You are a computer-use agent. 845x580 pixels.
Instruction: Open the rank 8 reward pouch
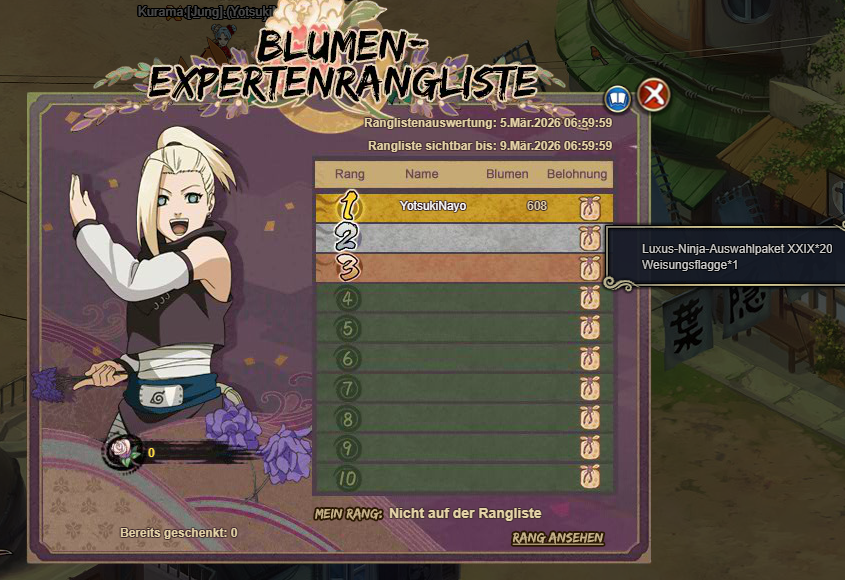[x=589, y=418]
